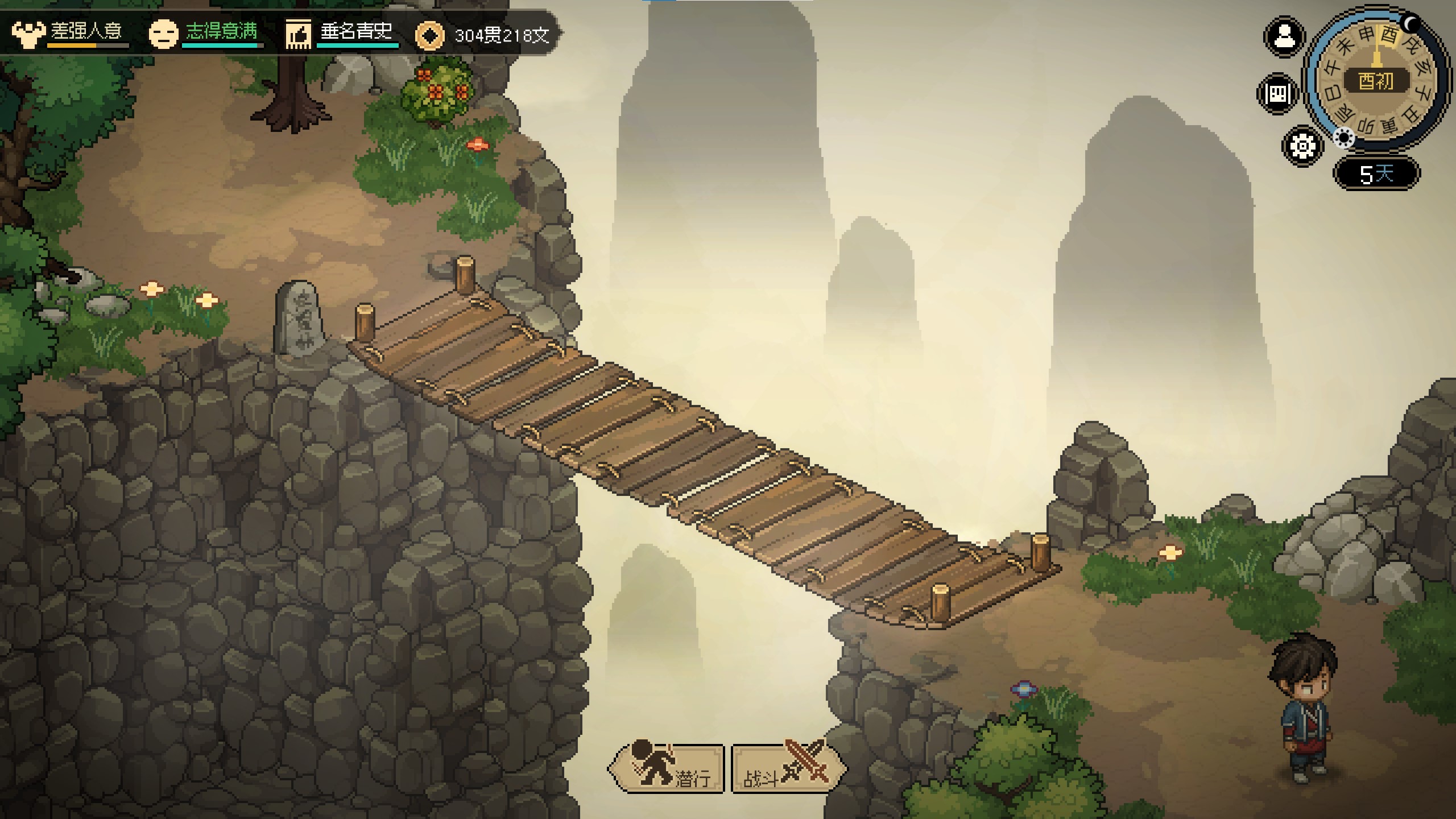The height and width of the screenshot is (819, 1456).
Task: Click the copper coin money icon
Action: [429, 36]
